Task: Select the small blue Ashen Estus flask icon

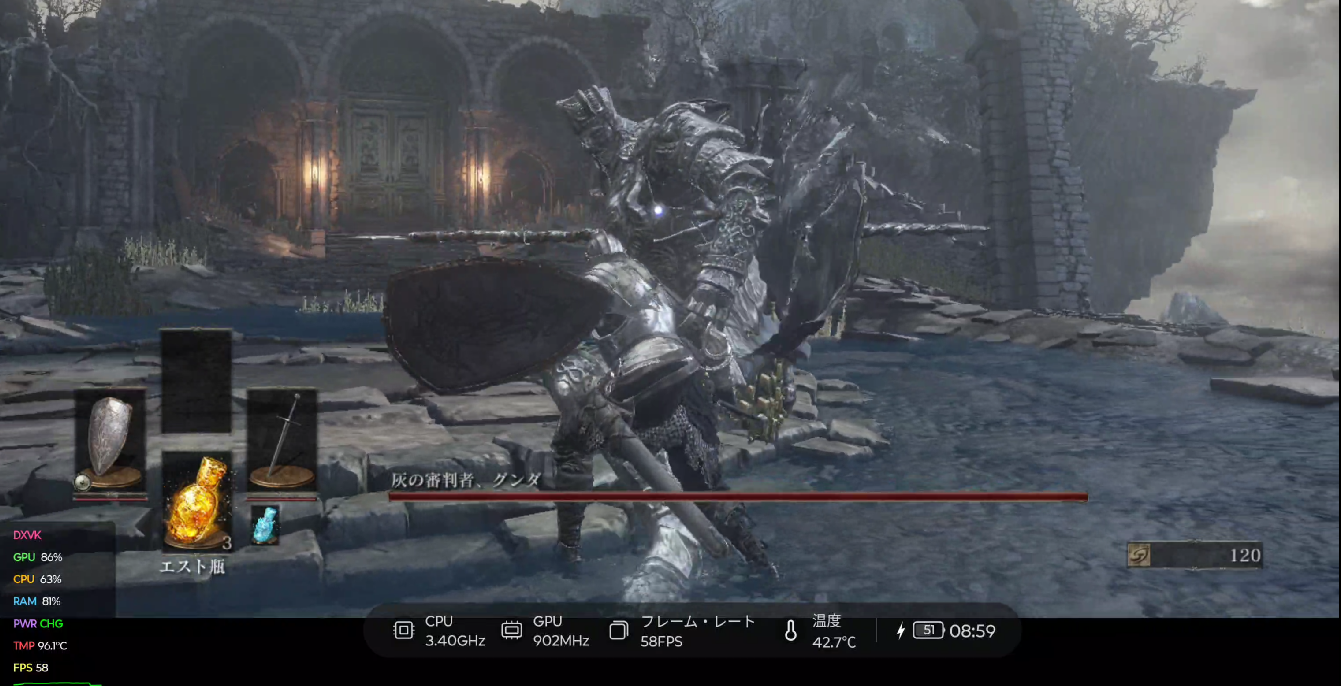Action: pyautogui.click(x=265, y=525)
